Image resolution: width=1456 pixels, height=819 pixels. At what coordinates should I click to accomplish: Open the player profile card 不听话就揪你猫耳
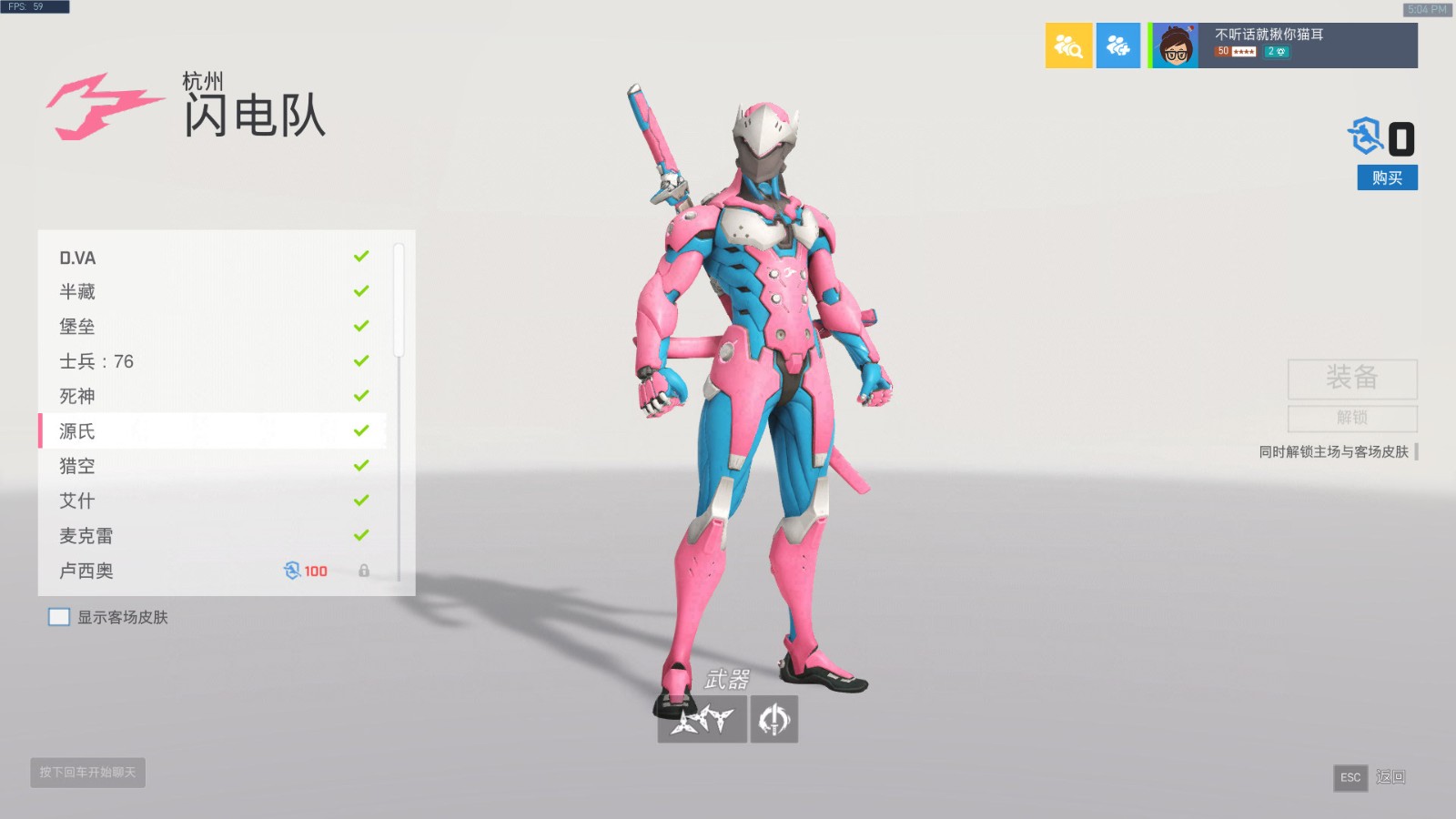(1284, 45)
